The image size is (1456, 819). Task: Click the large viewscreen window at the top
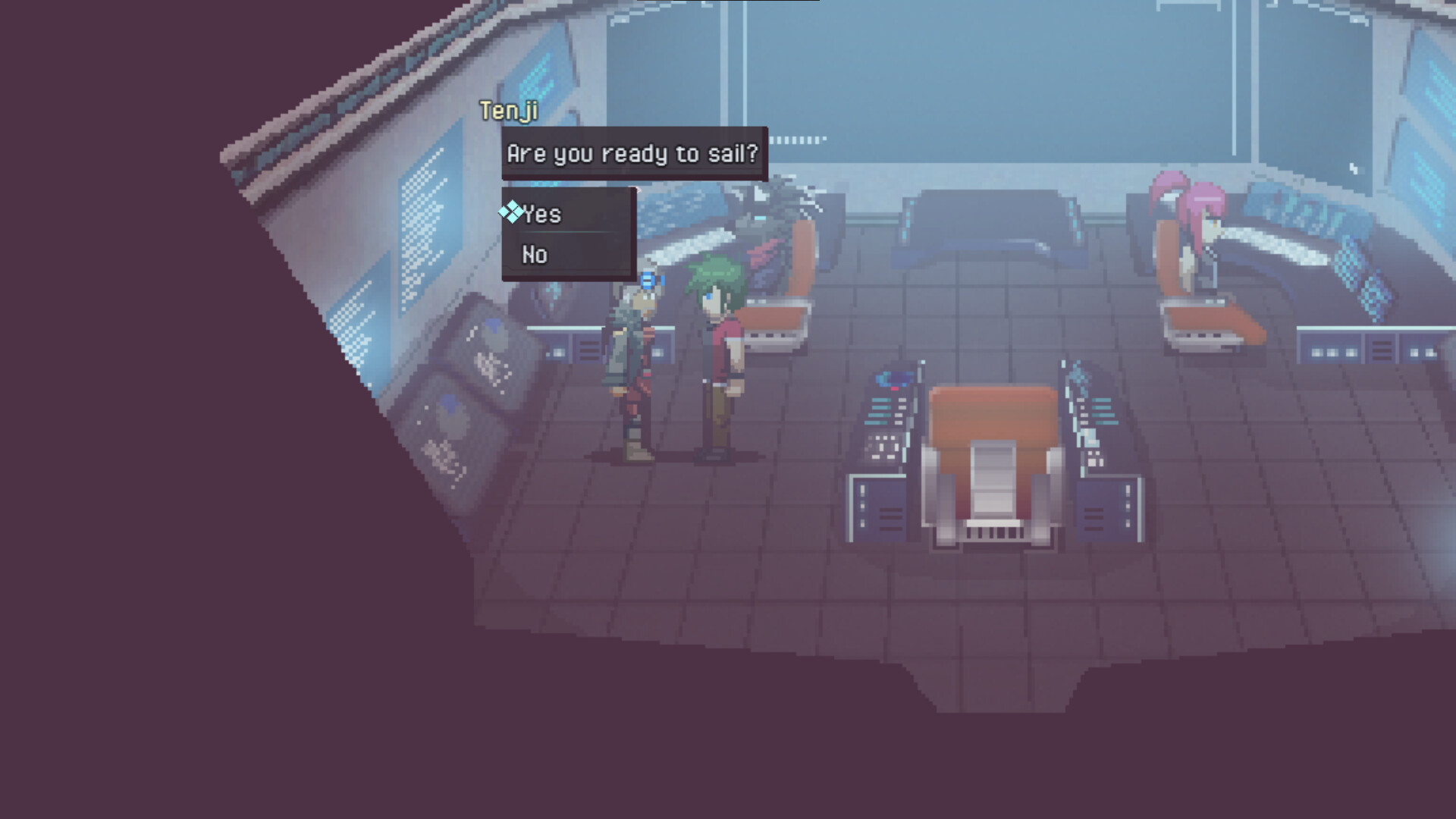[986, 83]
